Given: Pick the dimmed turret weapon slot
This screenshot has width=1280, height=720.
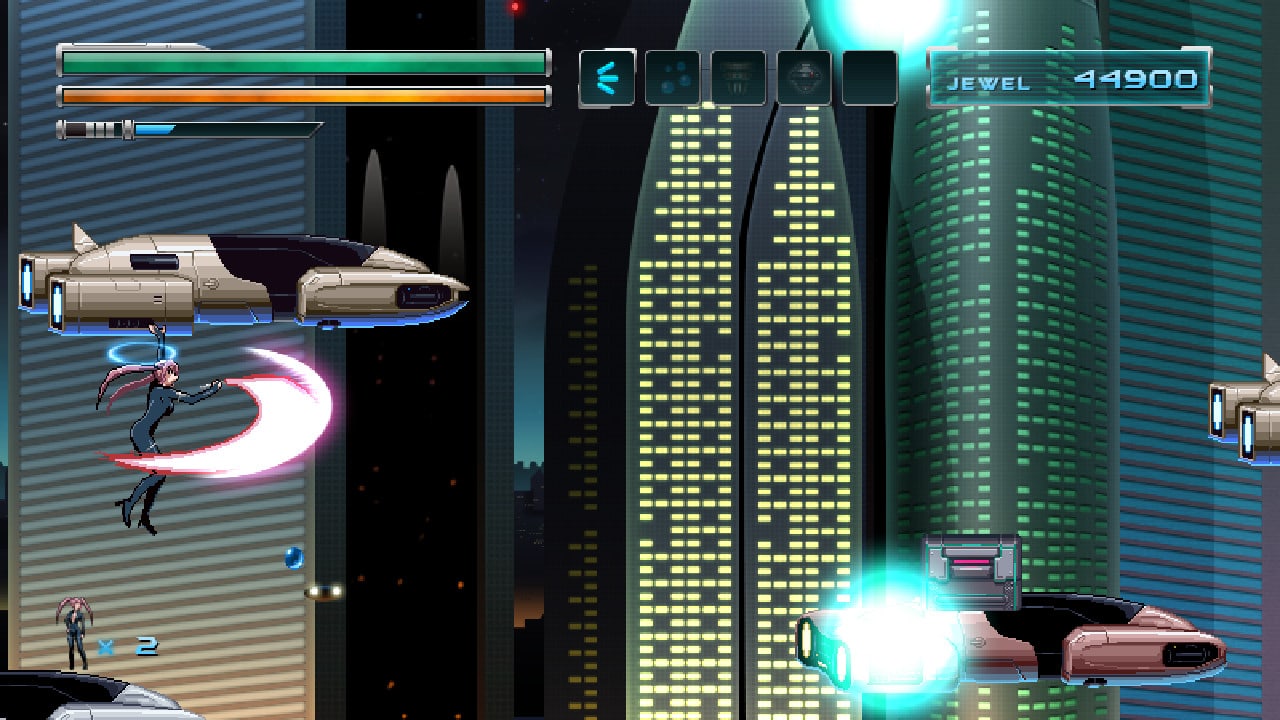Looking at the screenshot, I should coord(738,78).
